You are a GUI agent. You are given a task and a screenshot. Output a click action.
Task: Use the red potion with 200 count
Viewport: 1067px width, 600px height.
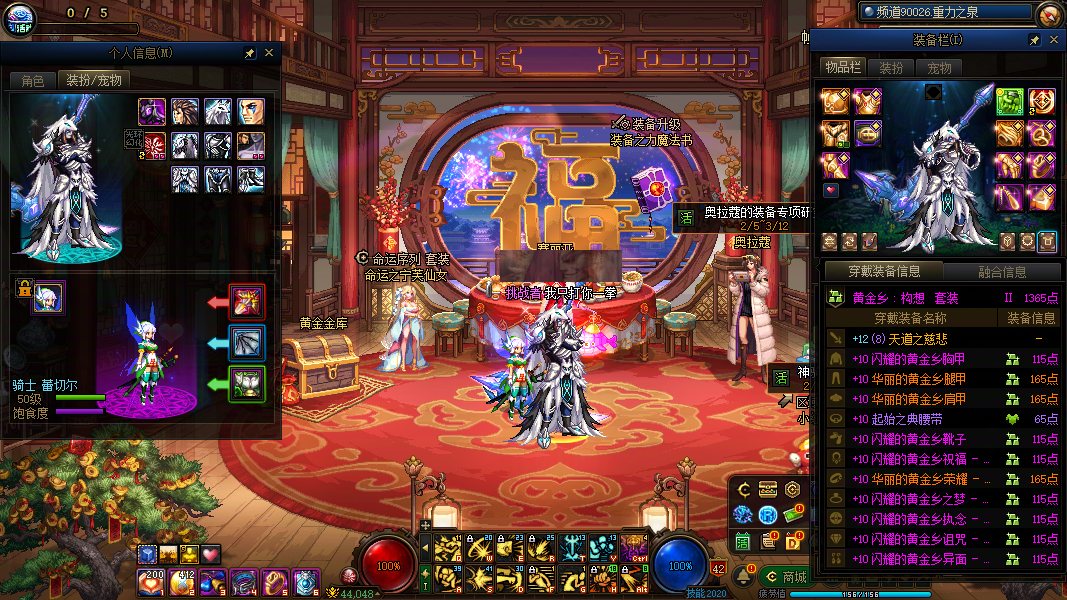pyautogui.click(x=153, y=581)
